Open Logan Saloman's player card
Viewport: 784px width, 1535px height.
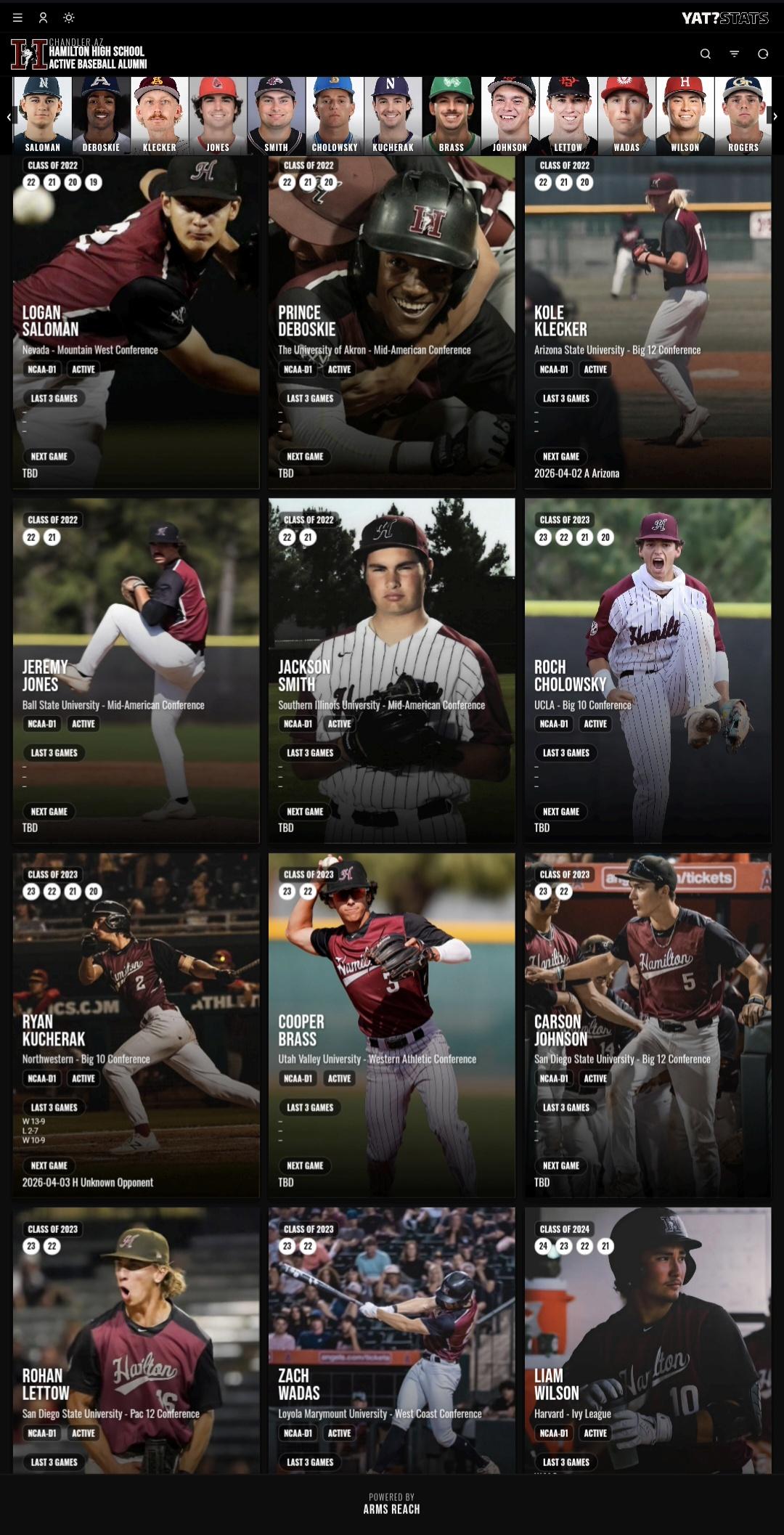(x=136, y=322)
